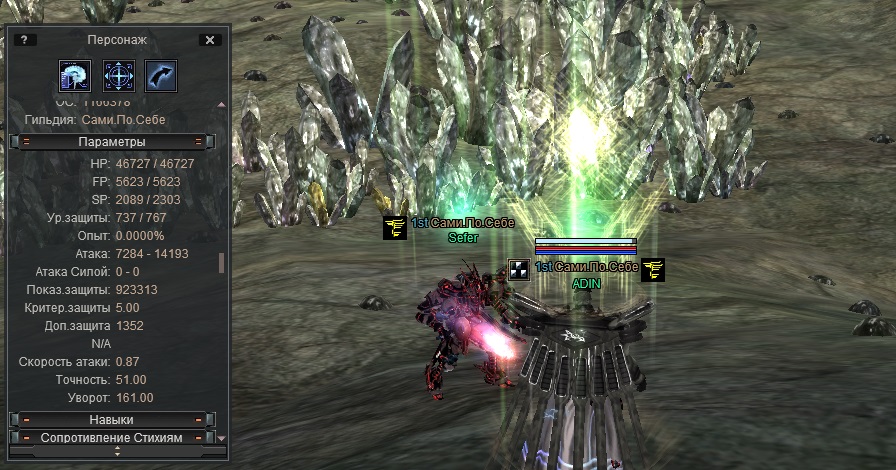896x470 pixels.
Task: Collapse the Параметры section header
Action: (111, 142)
